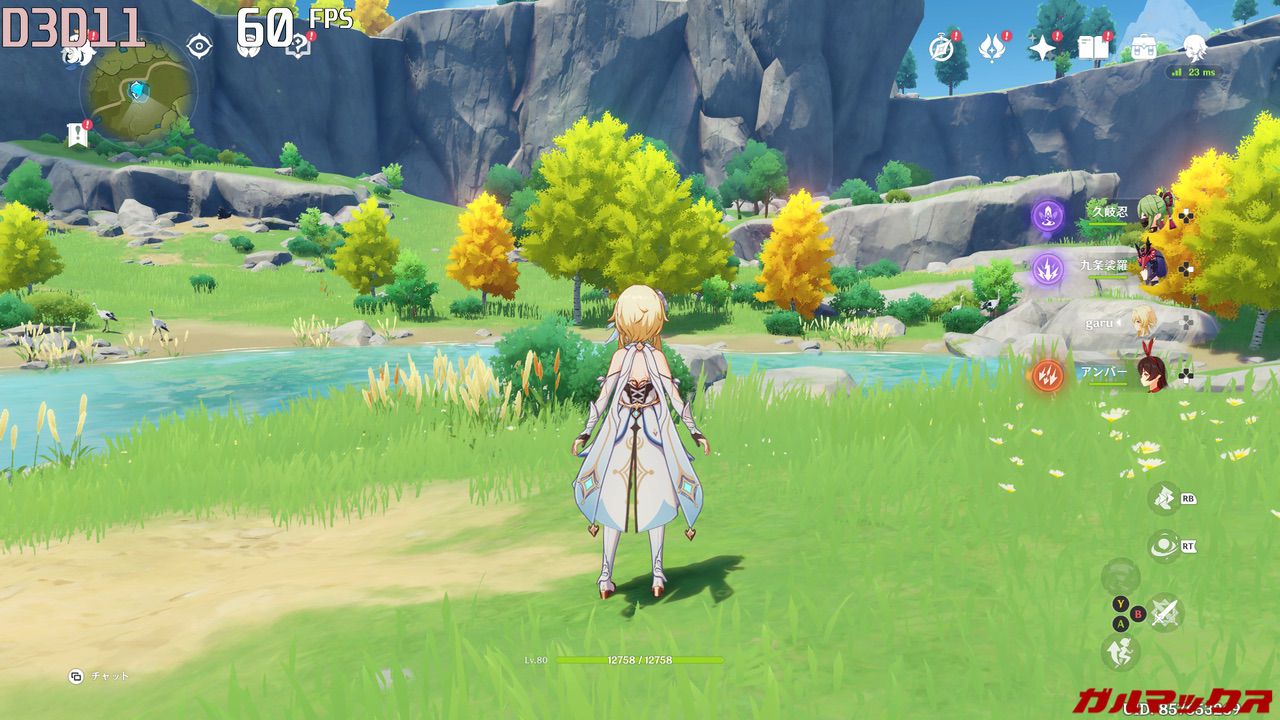Open the Adventurer Handbook book icon
Image resolution: width=1280 pixels, height=720 pixels.
(1093, 47)
